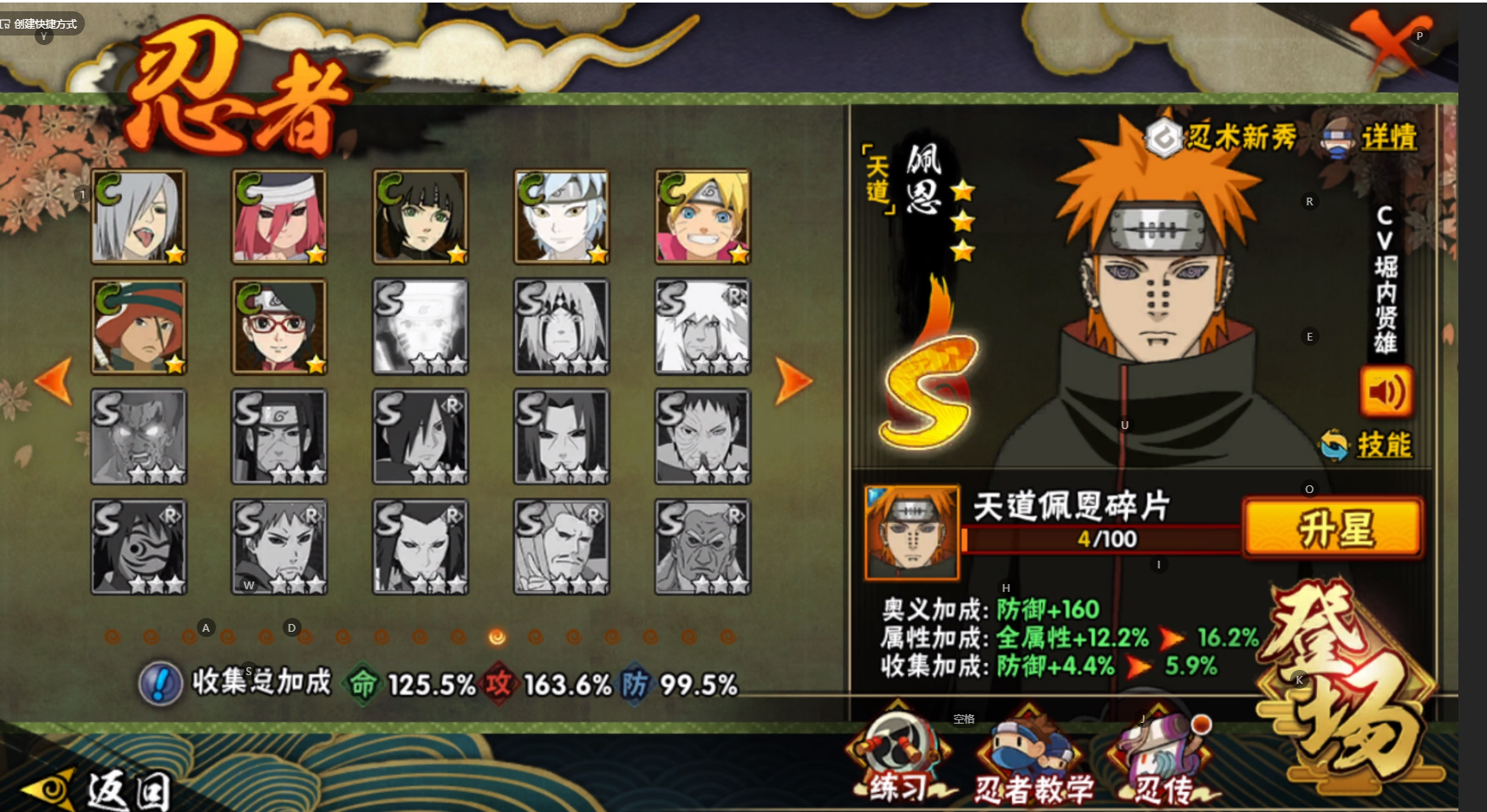Click the 升星 star-up button
The height and width of the screenshot is (812, 1487).
coord(1334,527)
